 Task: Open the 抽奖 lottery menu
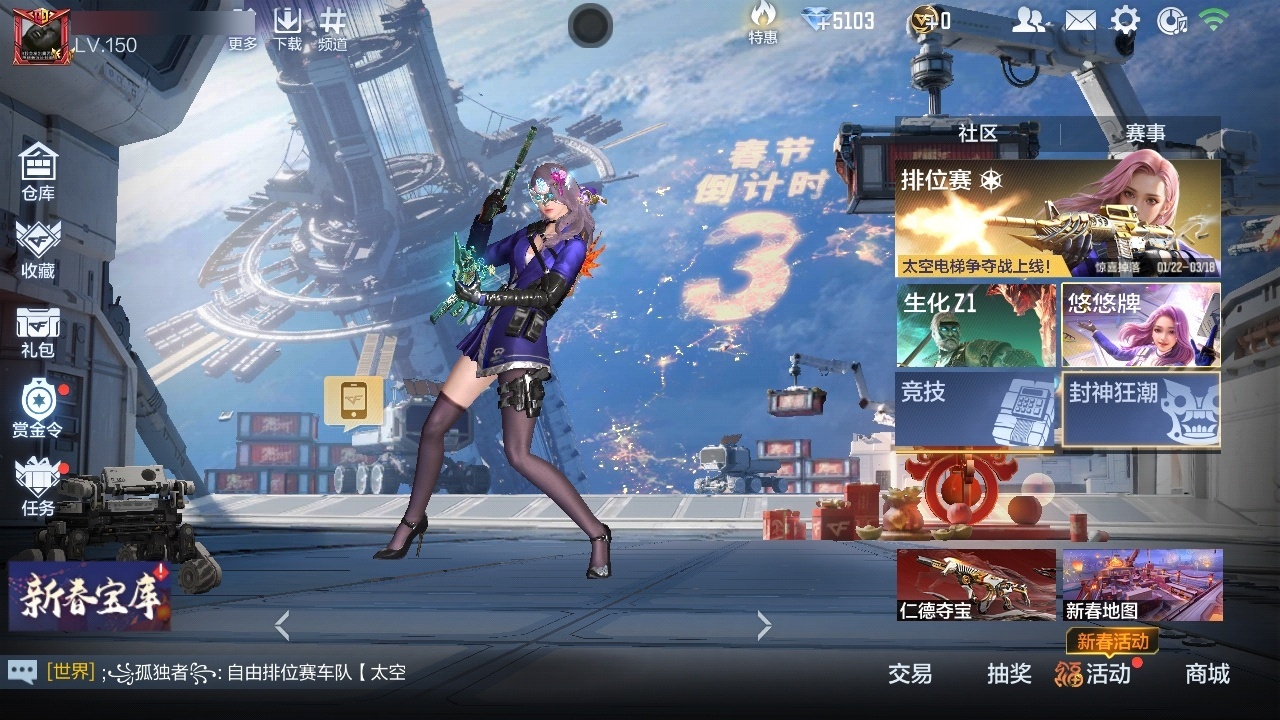tap(1009, 674)
